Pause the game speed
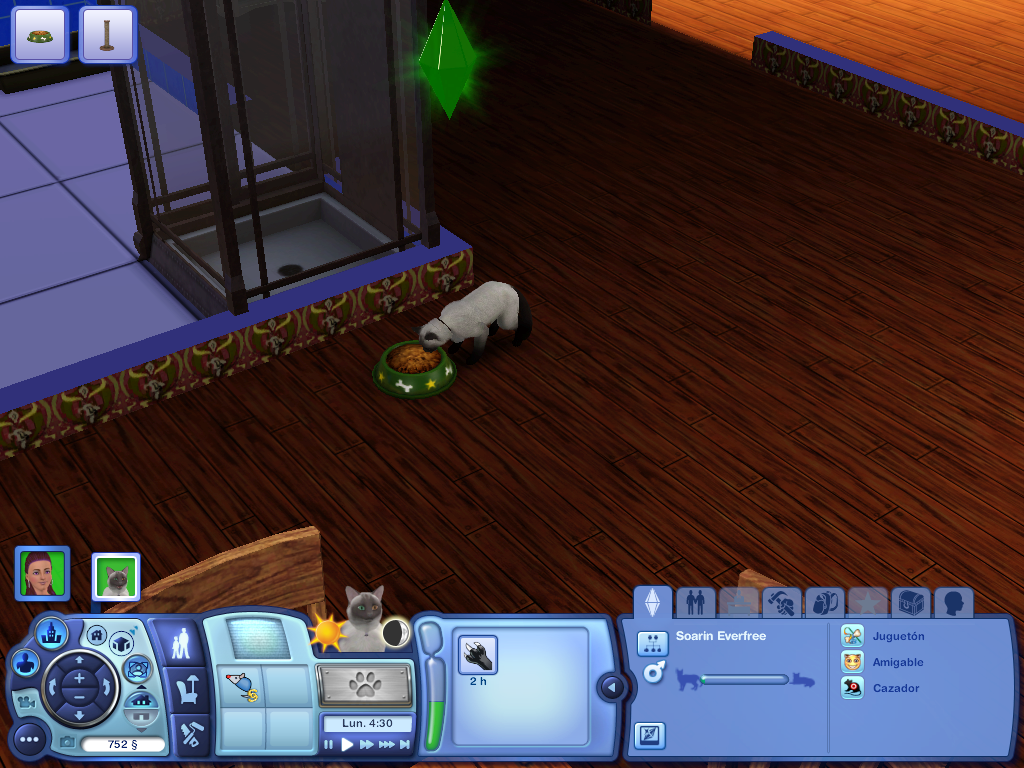The image size is (1024, 768). tap(328, 744)
